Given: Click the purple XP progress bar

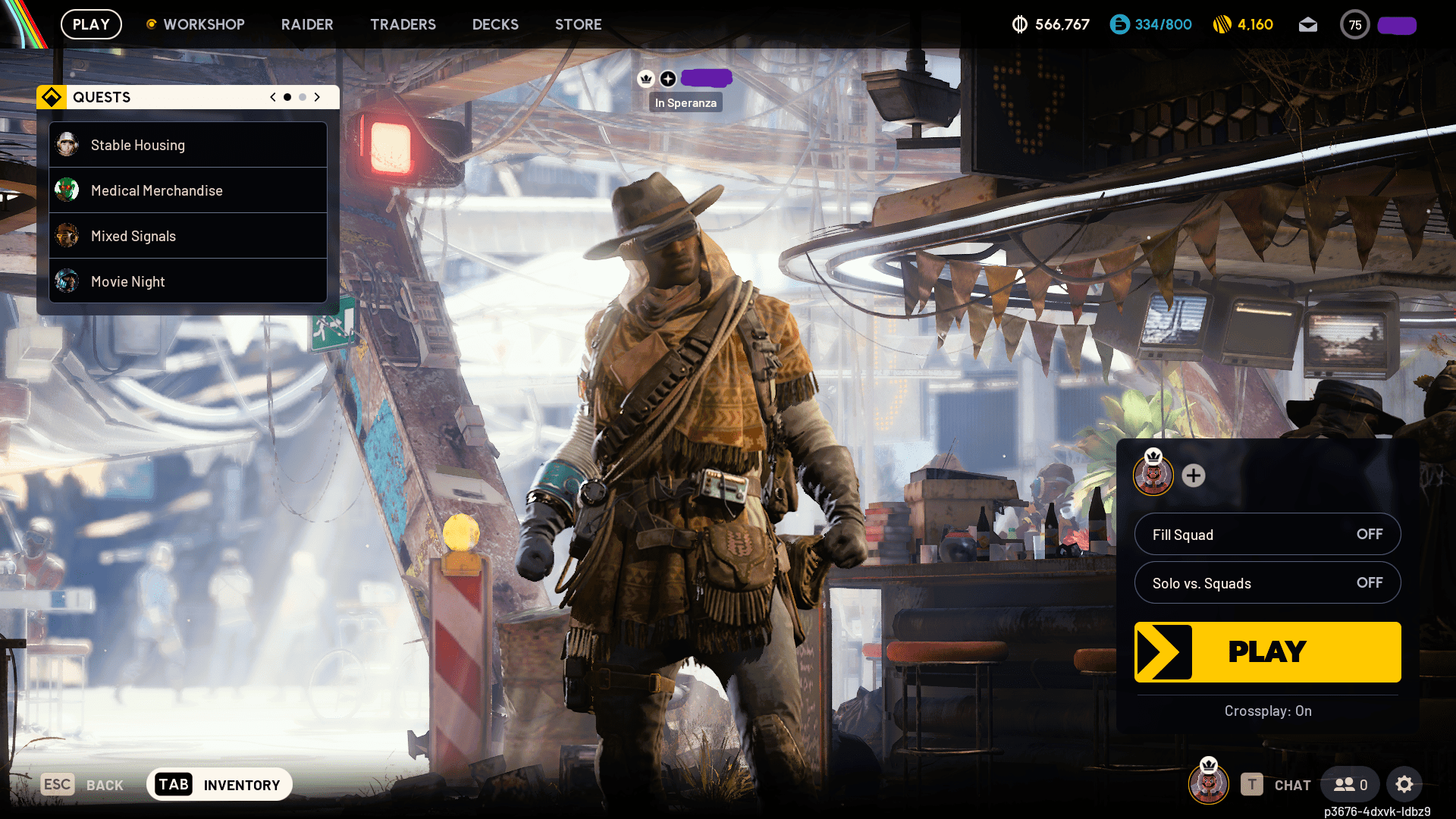Looking at the screenshot, I should pos(1396,24).
